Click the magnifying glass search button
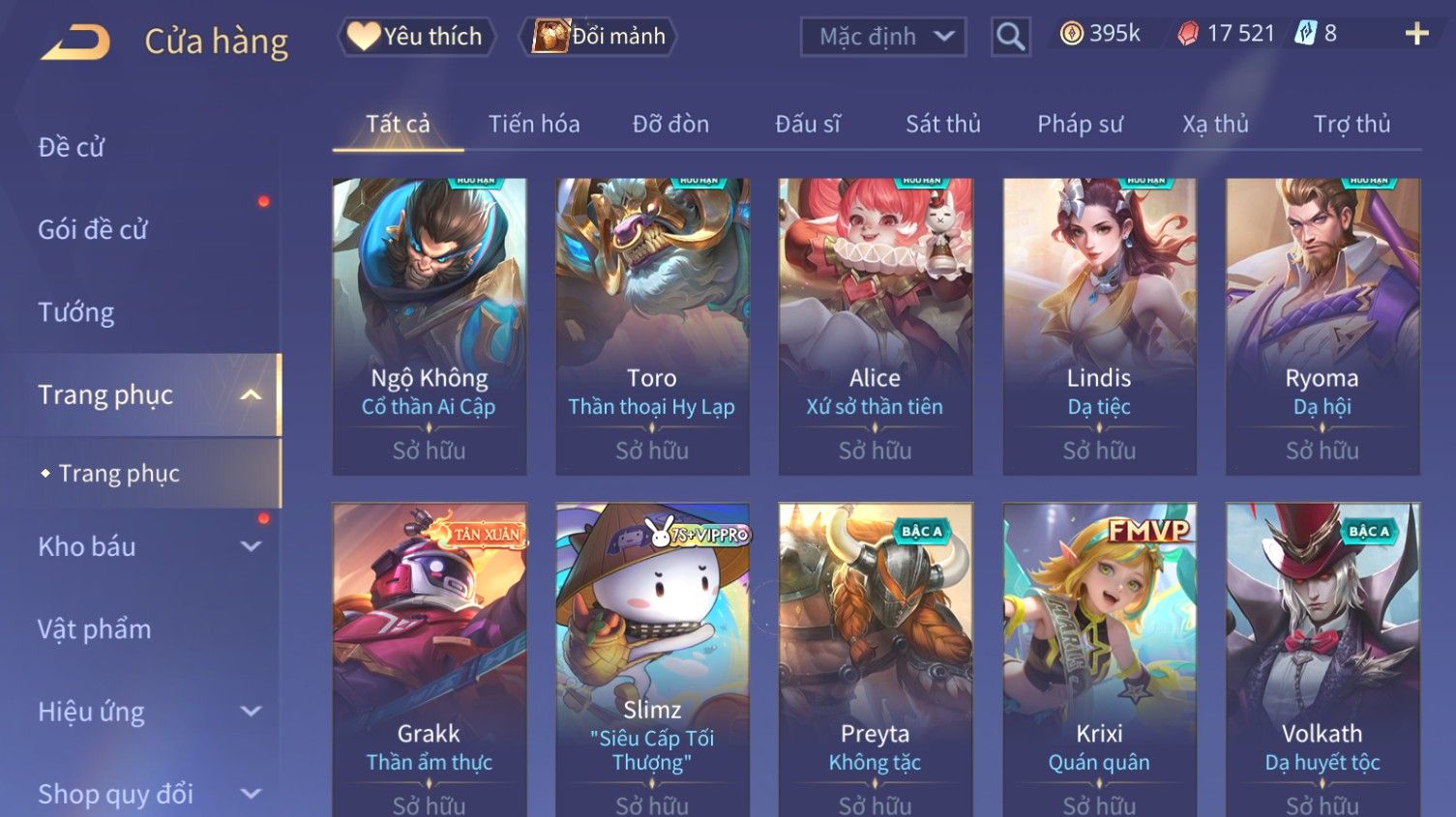The height and width of the screenshot is (817, 1456). pos(1010,37)
